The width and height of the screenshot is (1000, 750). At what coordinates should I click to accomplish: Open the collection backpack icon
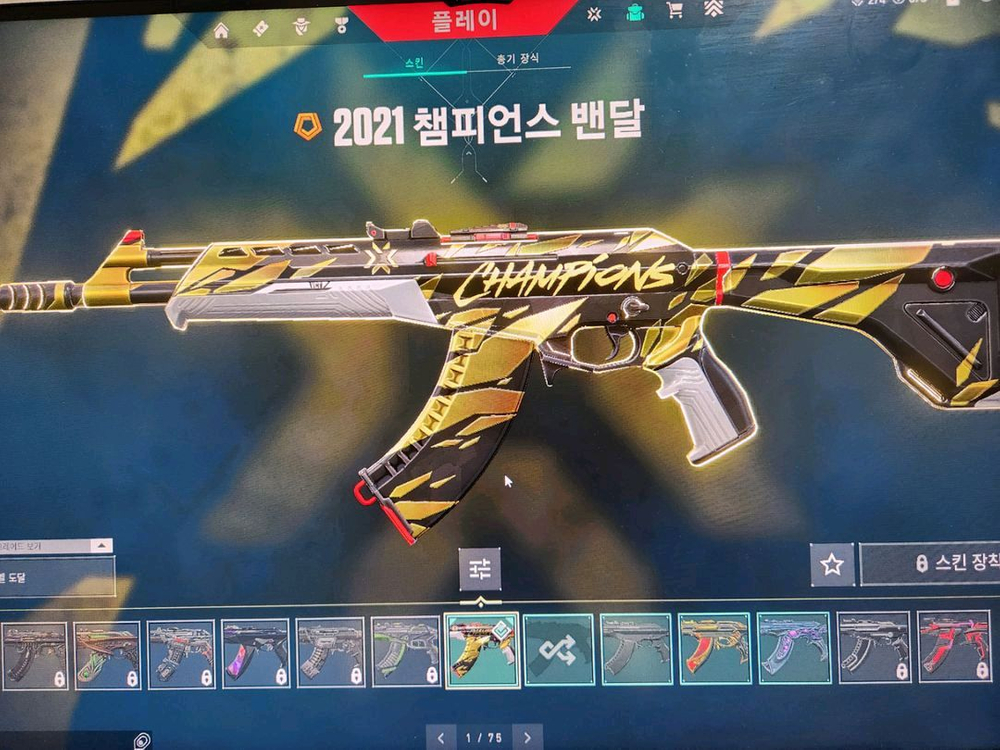point(634,12)
